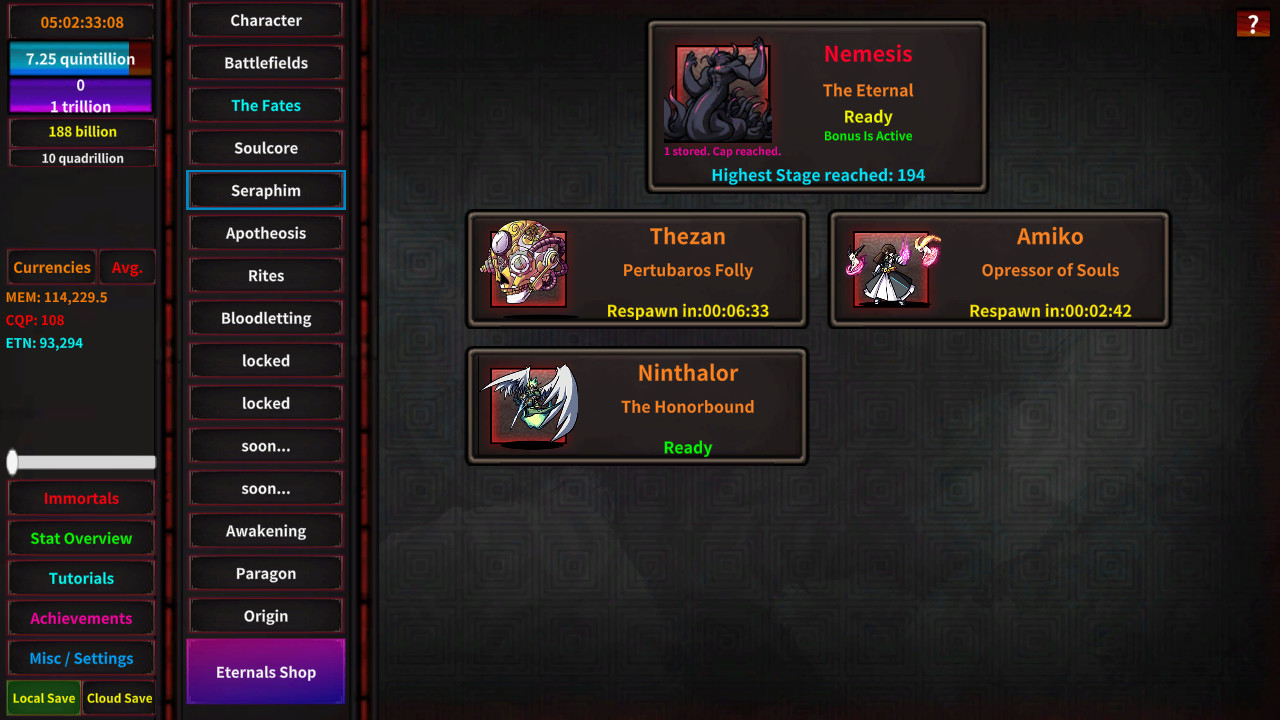Click the 188 billion currency display
The width and height of the screenshot is (1280, 720).
coord(80,131)
